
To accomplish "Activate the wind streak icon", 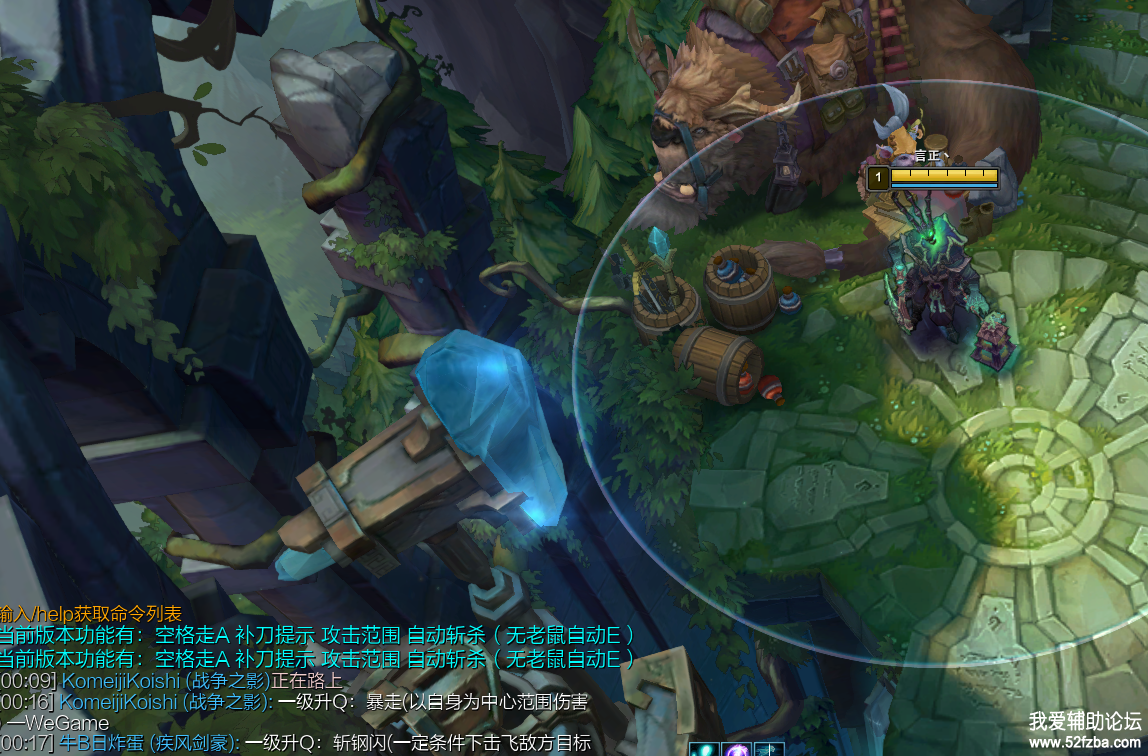I will 769,750.
